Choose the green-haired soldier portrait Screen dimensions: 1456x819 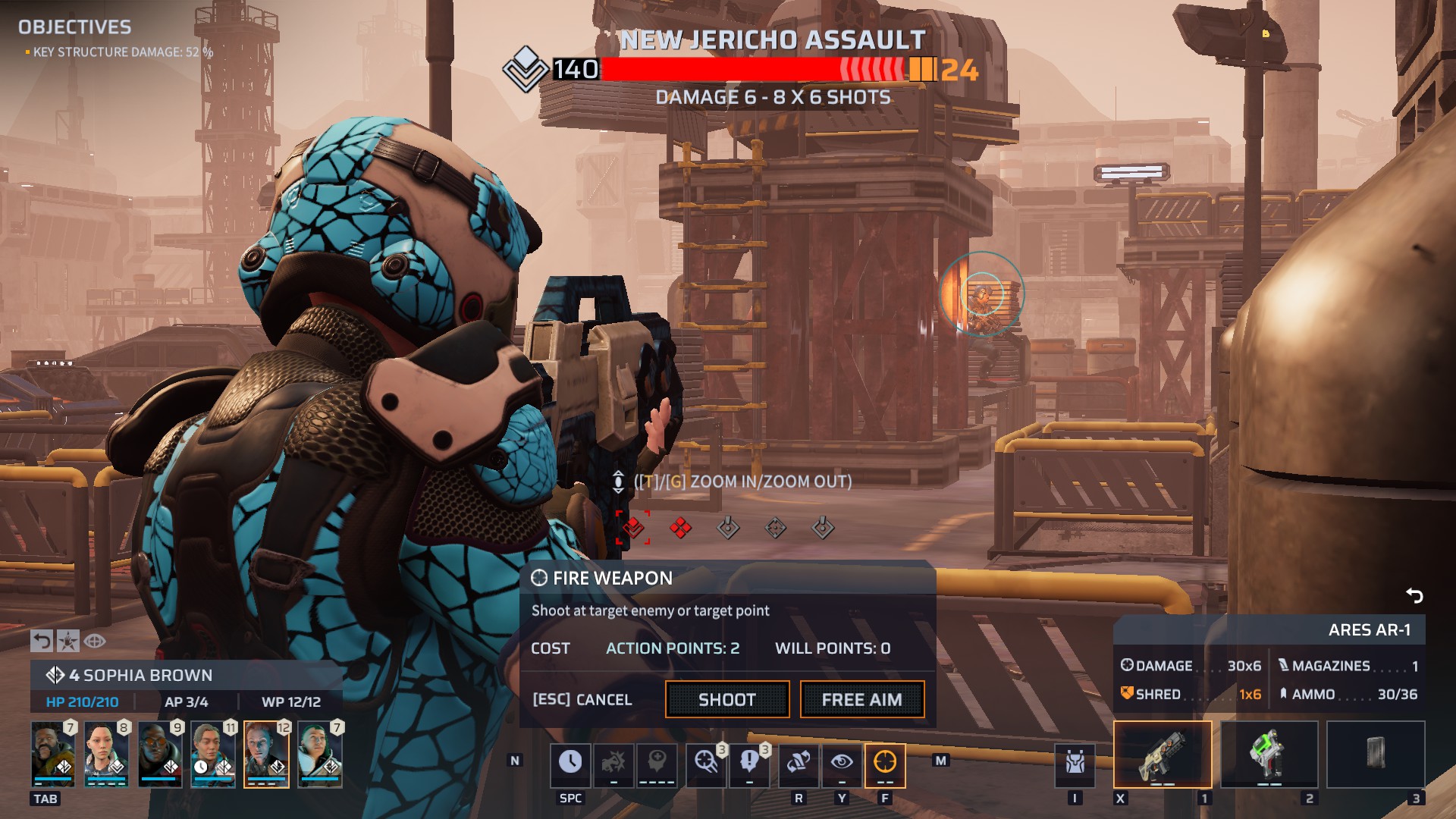[x=319, y=753]
